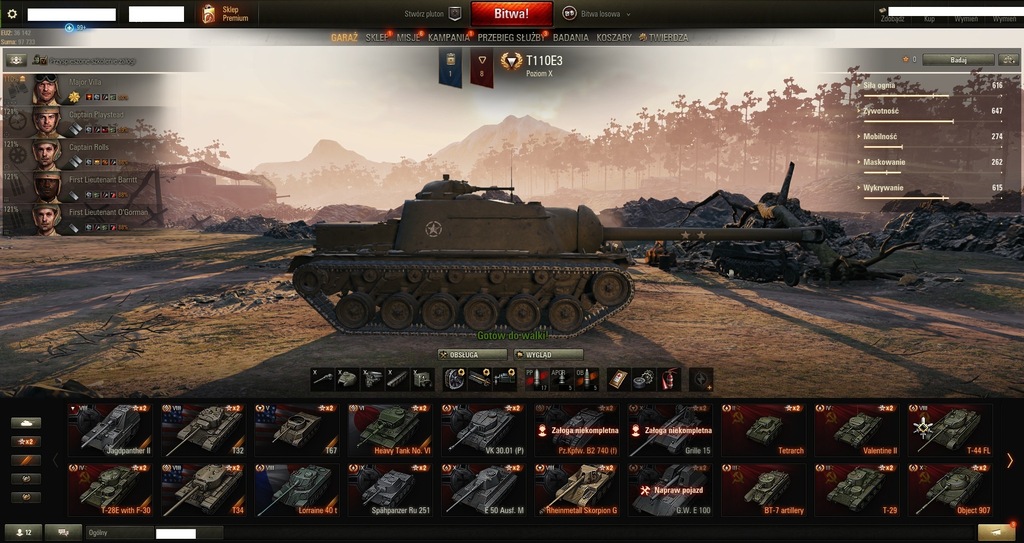The height and width of the screenshot is (543, 1024).
Task: Open the OBSŁUGA service panel
Action: point(472,354)
